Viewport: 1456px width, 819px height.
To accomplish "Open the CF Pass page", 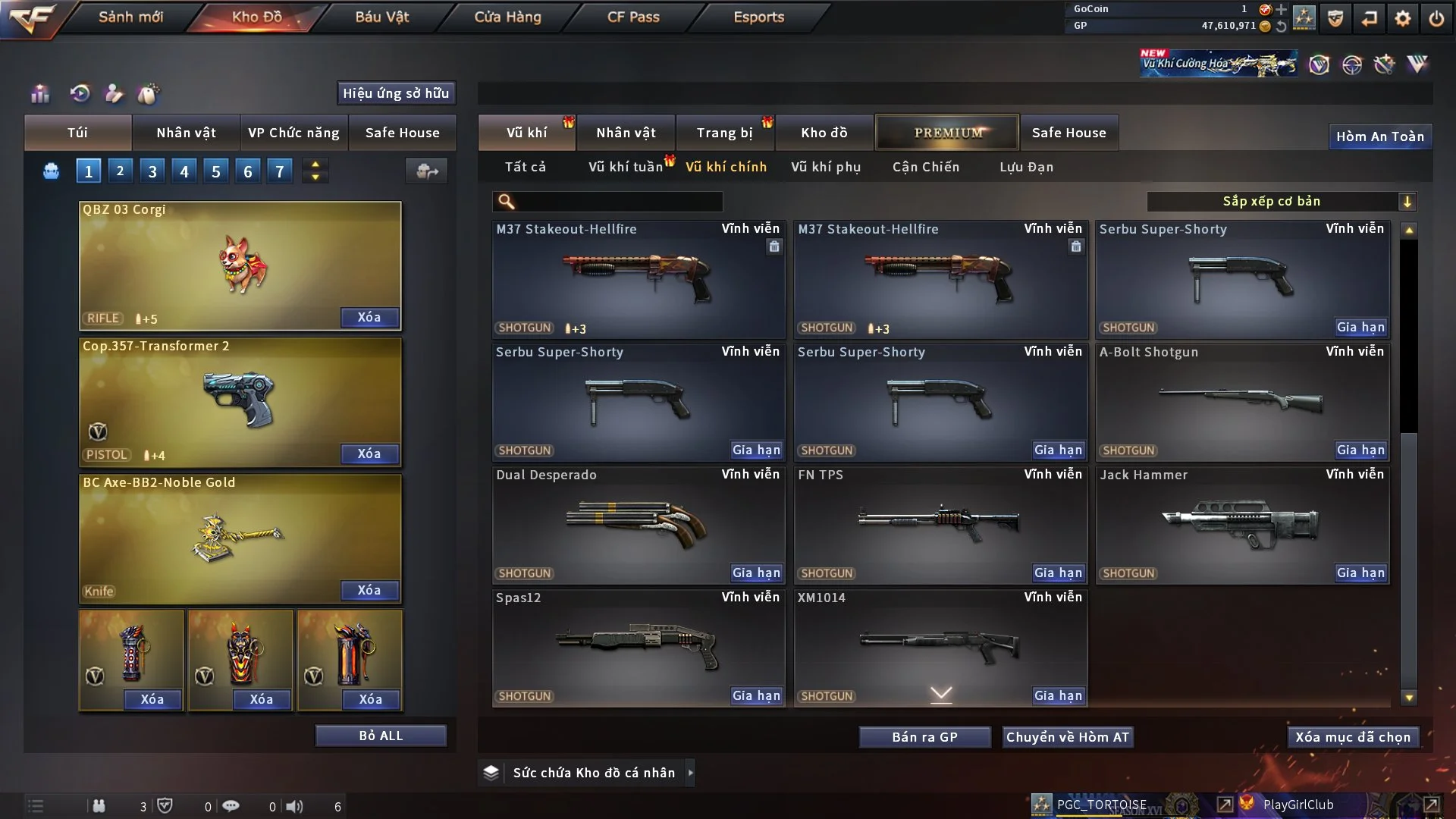I will coord(633,17).
